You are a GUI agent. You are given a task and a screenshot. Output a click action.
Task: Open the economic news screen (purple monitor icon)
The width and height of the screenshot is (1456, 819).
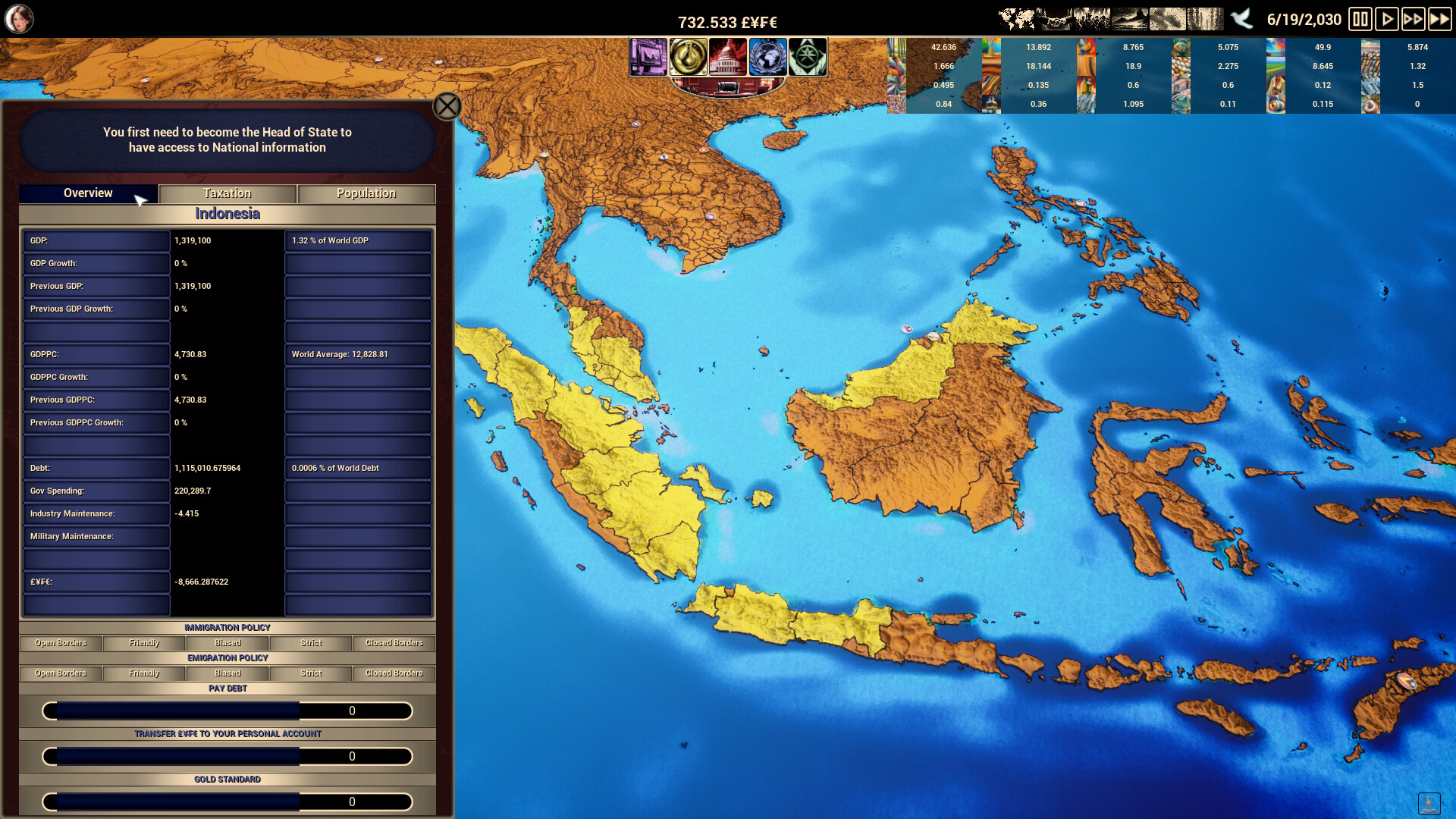648,57
